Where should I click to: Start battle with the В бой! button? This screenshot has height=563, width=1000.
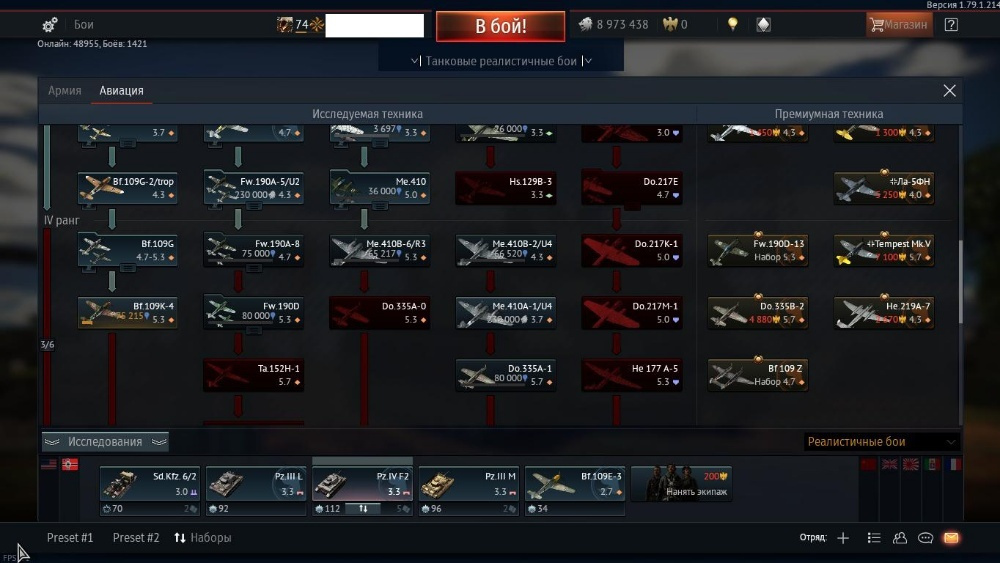click(x=500, y=26)
